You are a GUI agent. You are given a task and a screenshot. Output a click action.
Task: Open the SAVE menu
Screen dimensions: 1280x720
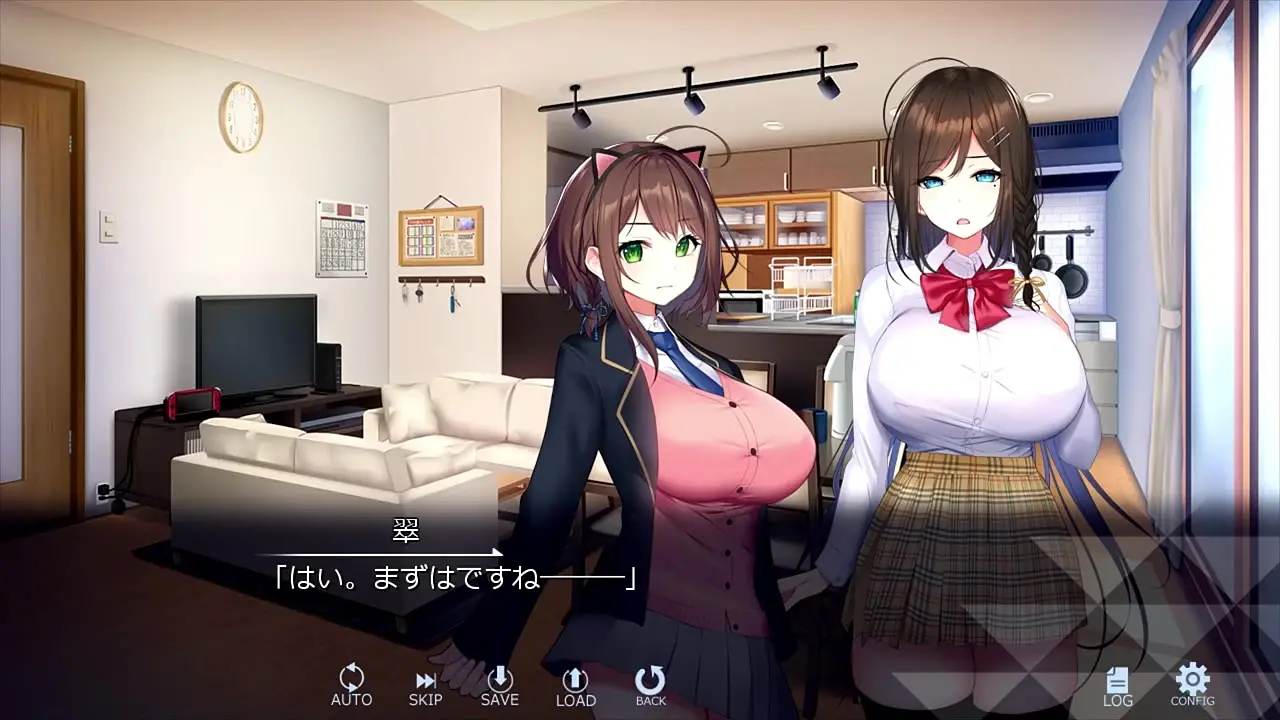[x=499, y=685]
